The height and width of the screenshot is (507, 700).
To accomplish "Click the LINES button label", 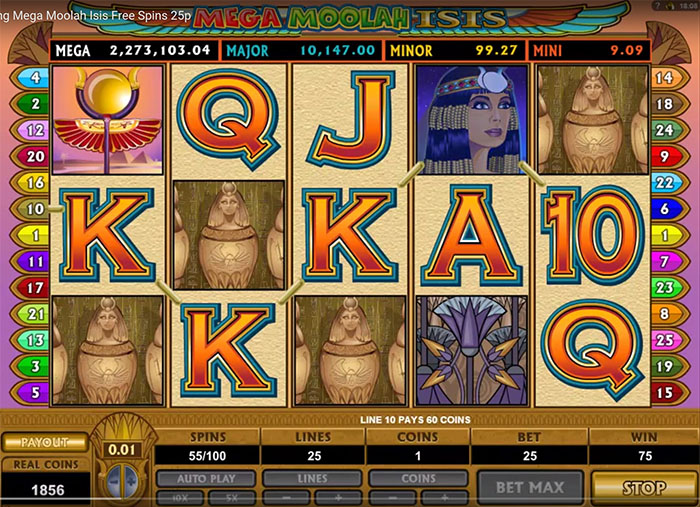I will pyautogui.click(x=312, y=479).
